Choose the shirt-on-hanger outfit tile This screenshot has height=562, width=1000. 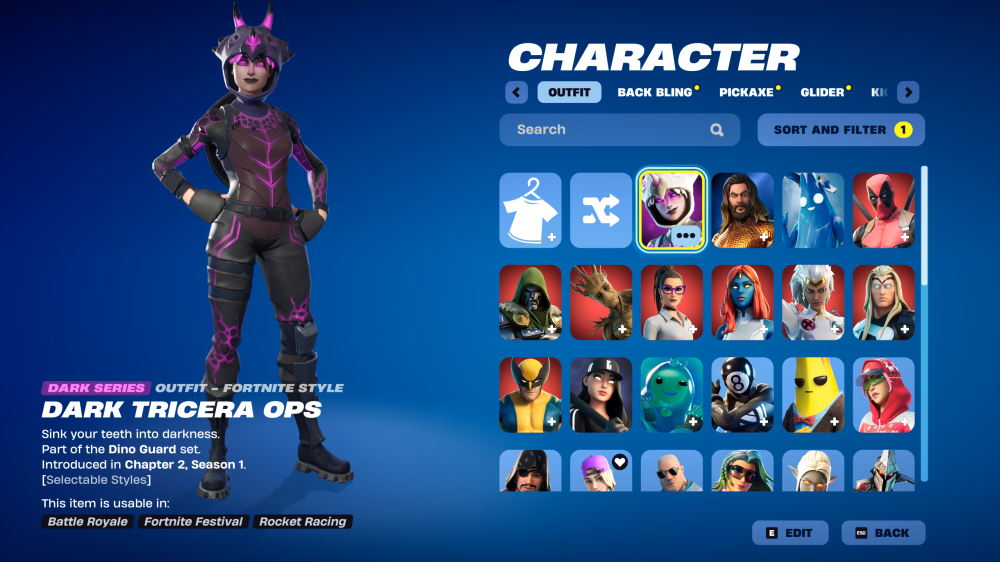tap(530, 210)
